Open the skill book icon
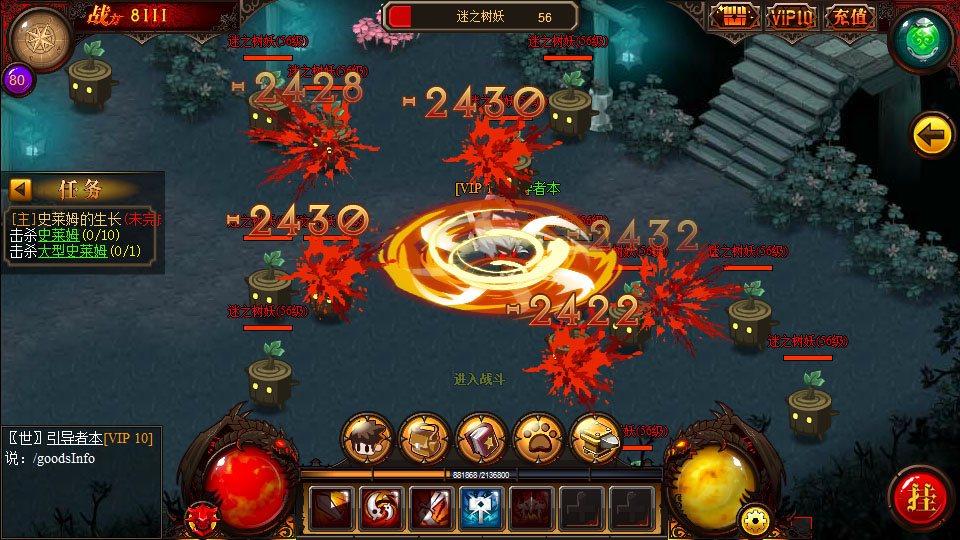This screenshot has height=540, width=960. (481, 439)
